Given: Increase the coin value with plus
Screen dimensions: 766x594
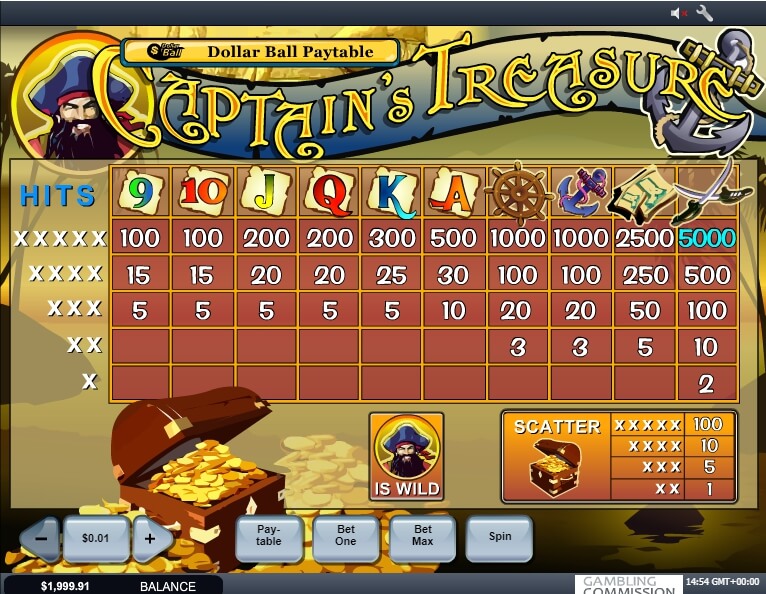Looking at the screenshot, I should (152, 538).
